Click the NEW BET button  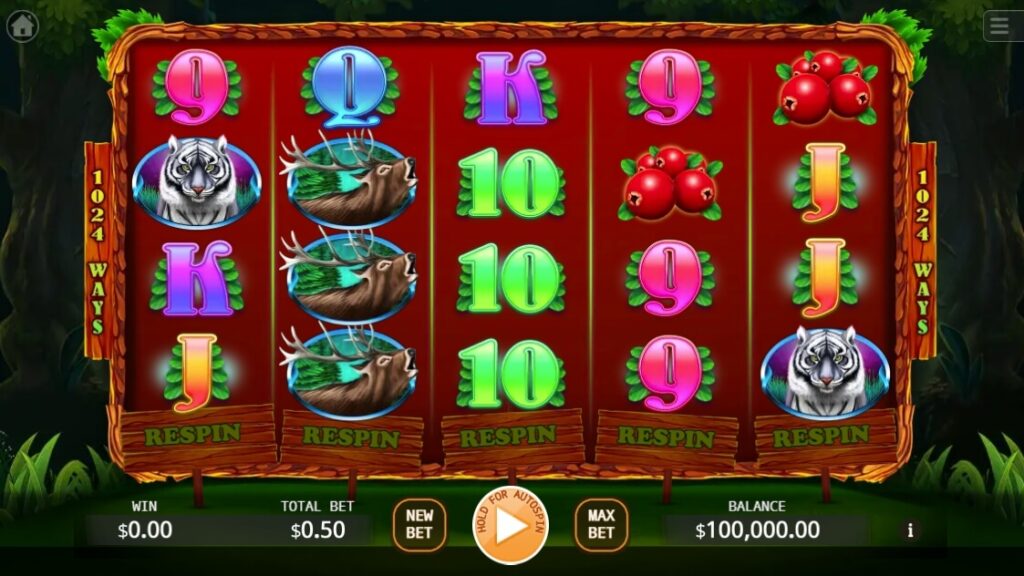point(419,525)
